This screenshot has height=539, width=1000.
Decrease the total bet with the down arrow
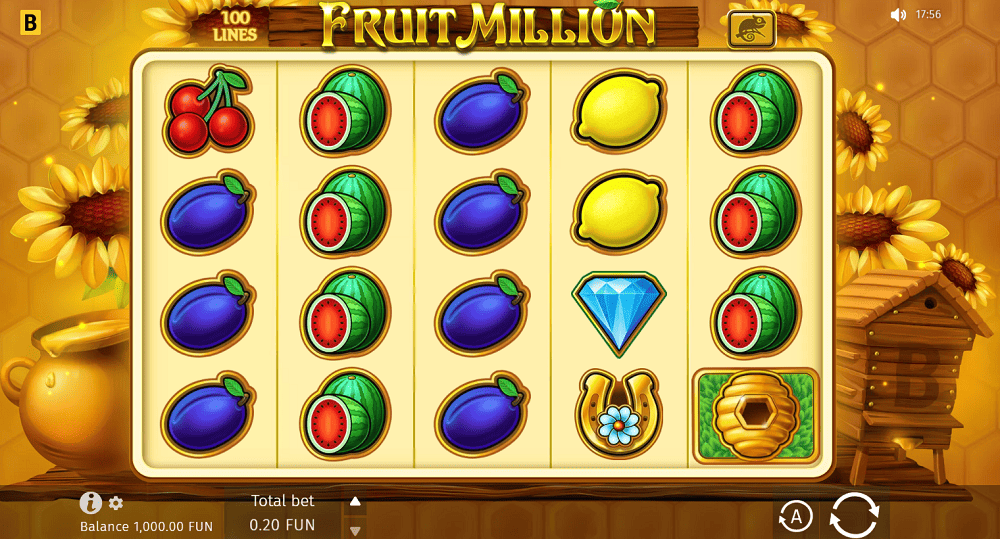pyautogui.click(x=355, y=530)
